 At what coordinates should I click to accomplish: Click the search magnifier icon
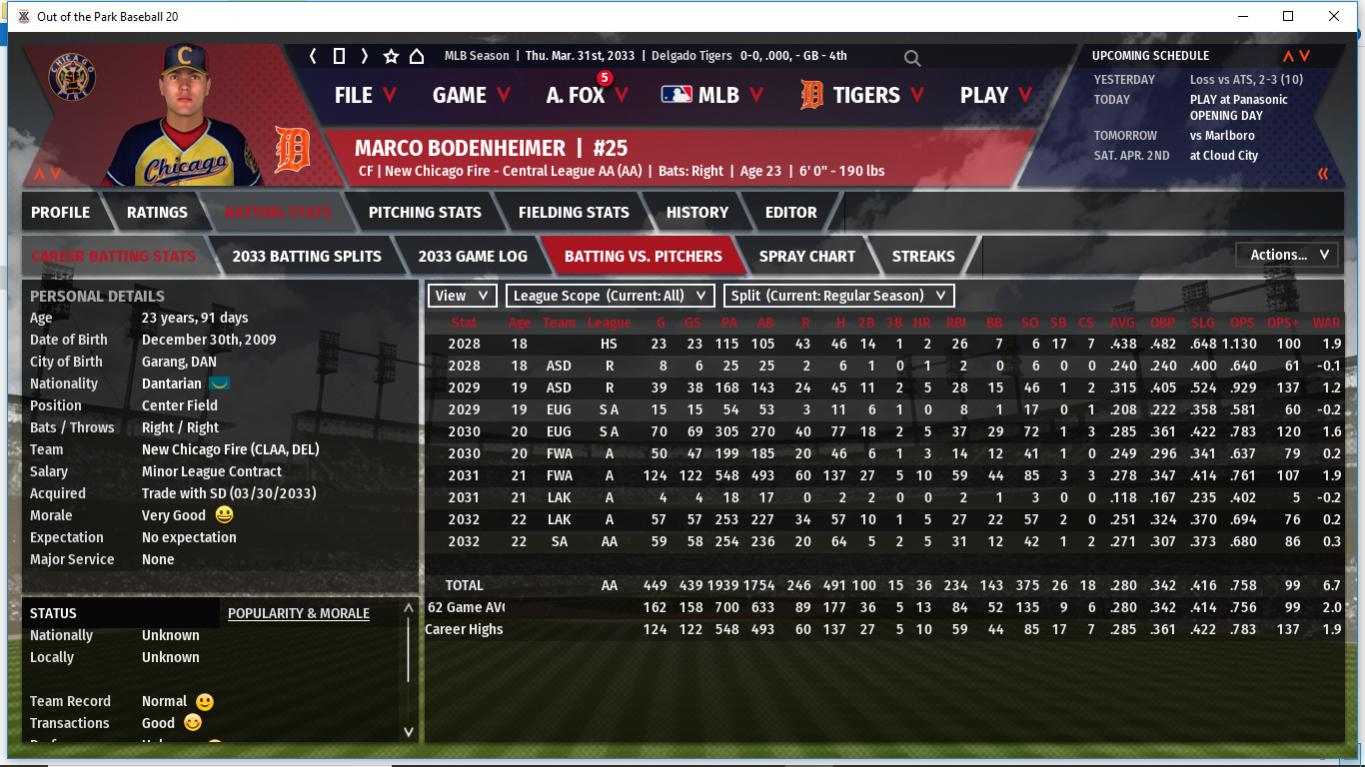(x=912, y=58)
